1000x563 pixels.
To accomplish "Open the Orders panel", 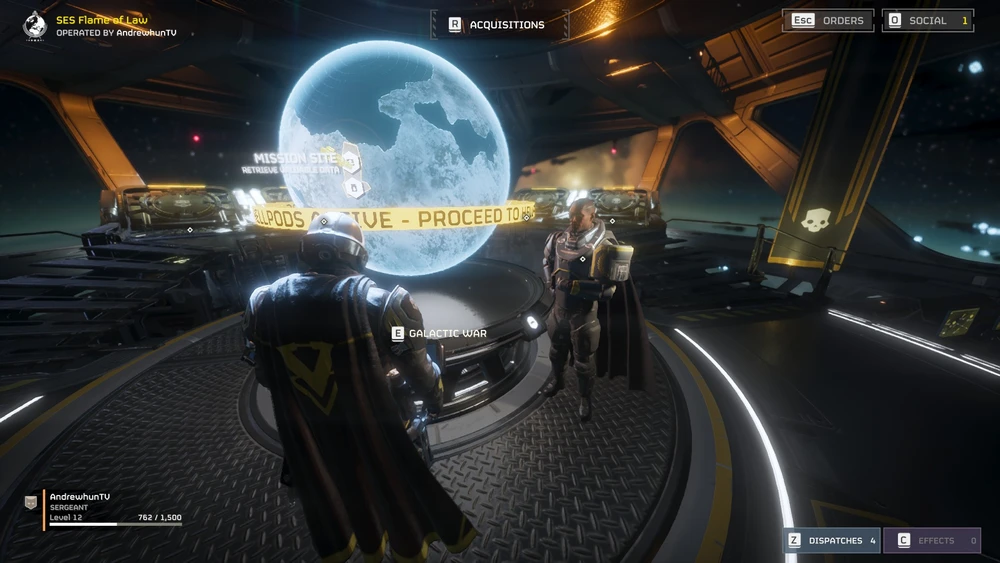I will [829, 20].
